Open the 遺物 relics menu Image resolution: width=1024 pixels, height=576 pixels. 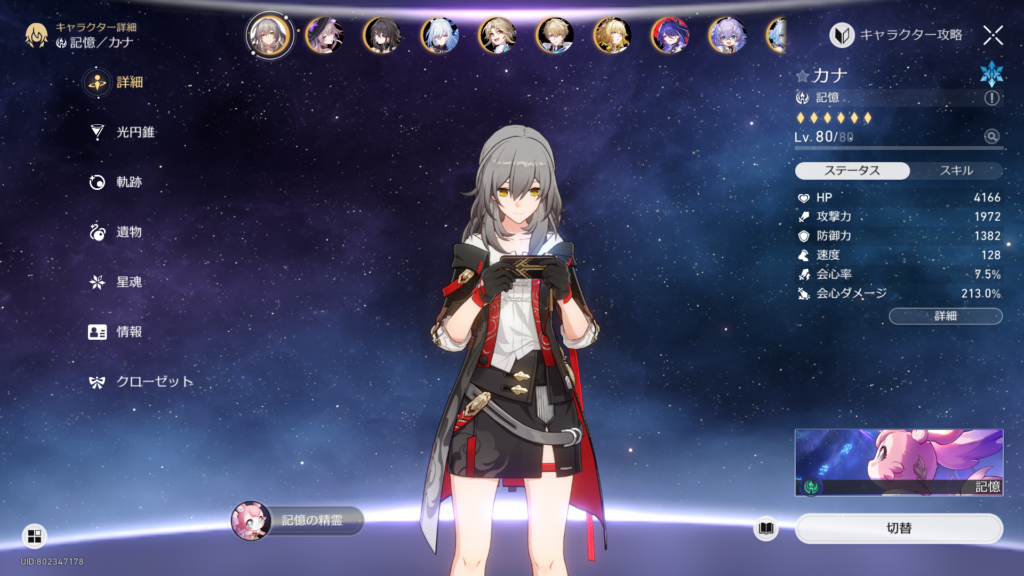click(x=120, y=232)
